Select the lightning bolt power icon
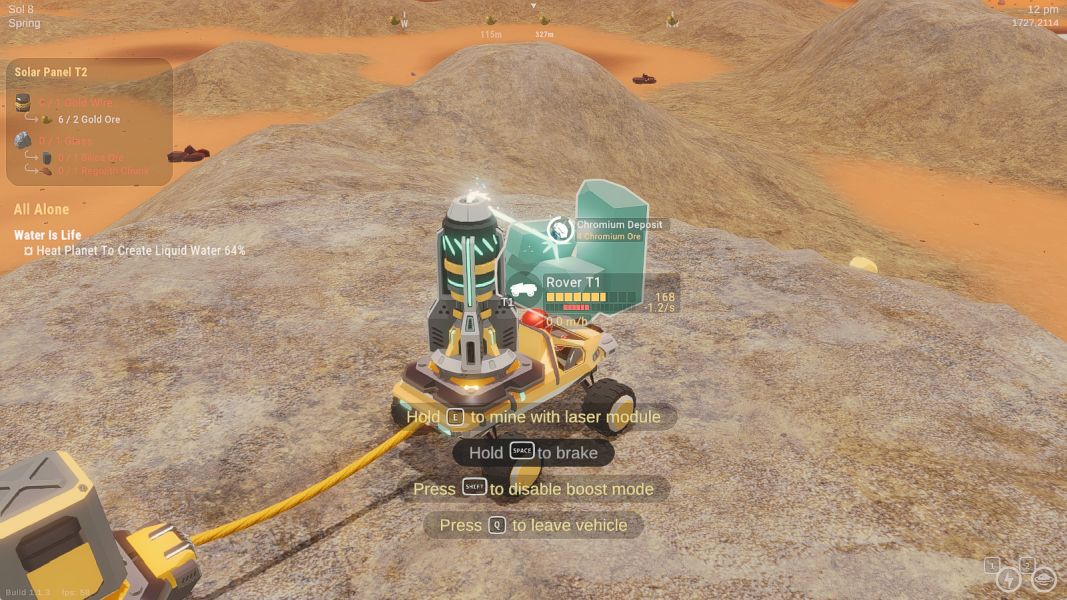Viewport: 1067px width, 600px height. (x=1010, y=579)
